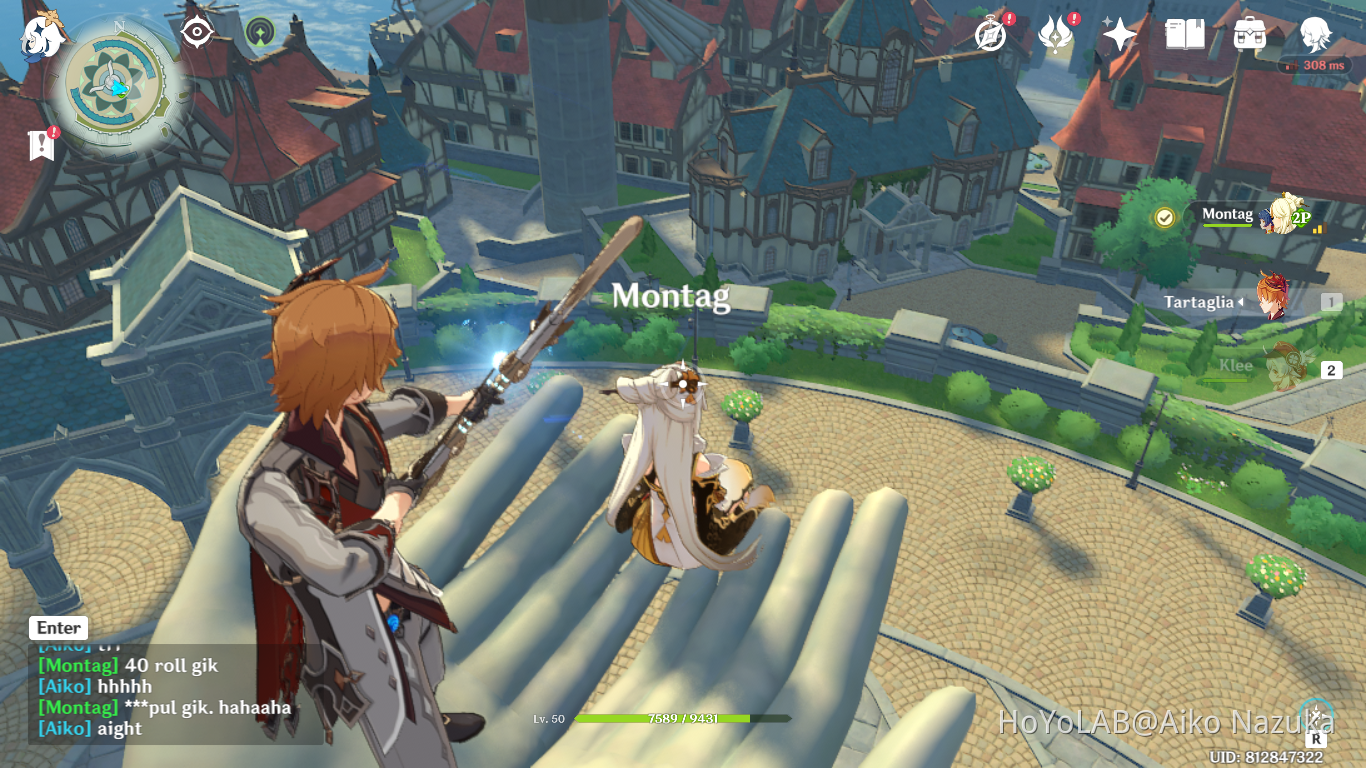Click Montag's chat message saying 40 roll gik
Viewport: 1366px width, 768px height.
coord(128,665)
